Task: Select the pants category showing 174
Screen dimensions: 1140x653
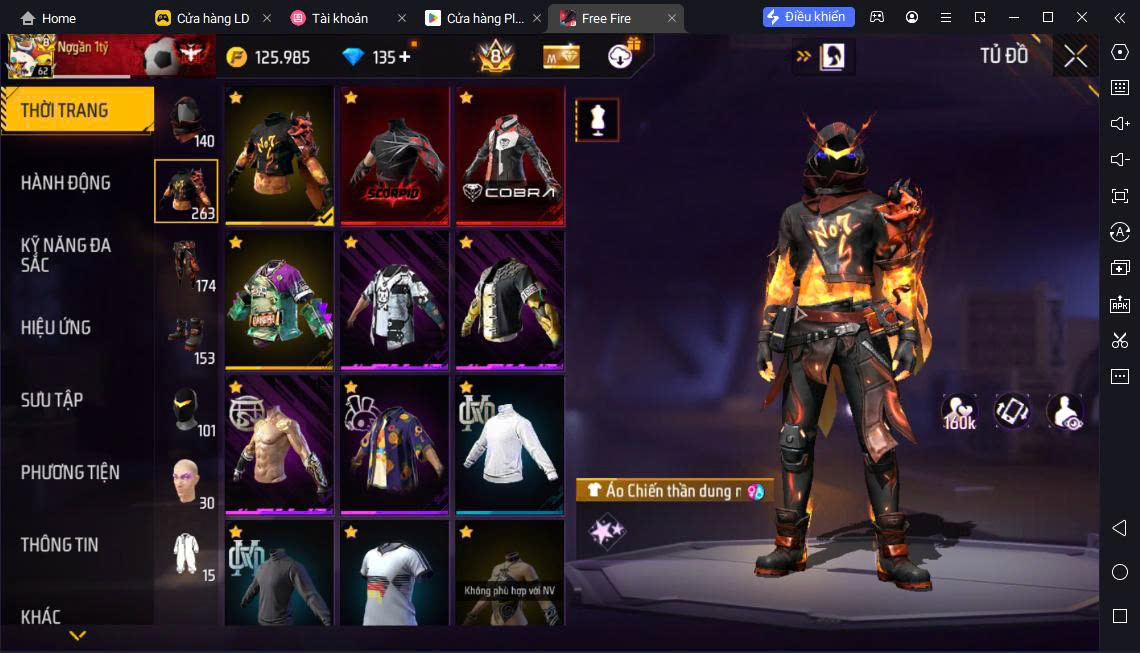Action: coord(186,264)
